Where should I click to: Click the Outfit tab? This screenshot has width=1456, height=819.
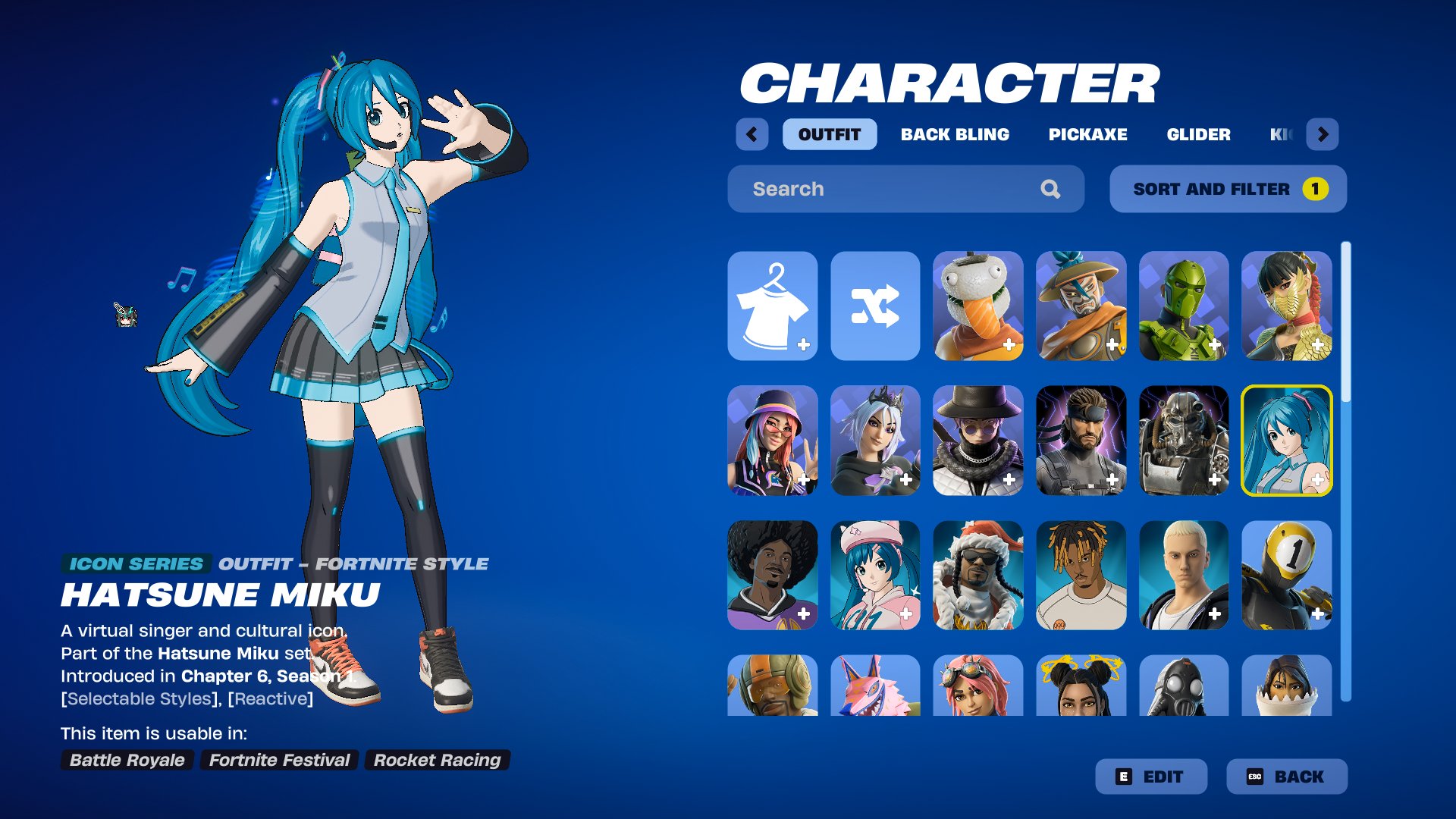(829, 134)
